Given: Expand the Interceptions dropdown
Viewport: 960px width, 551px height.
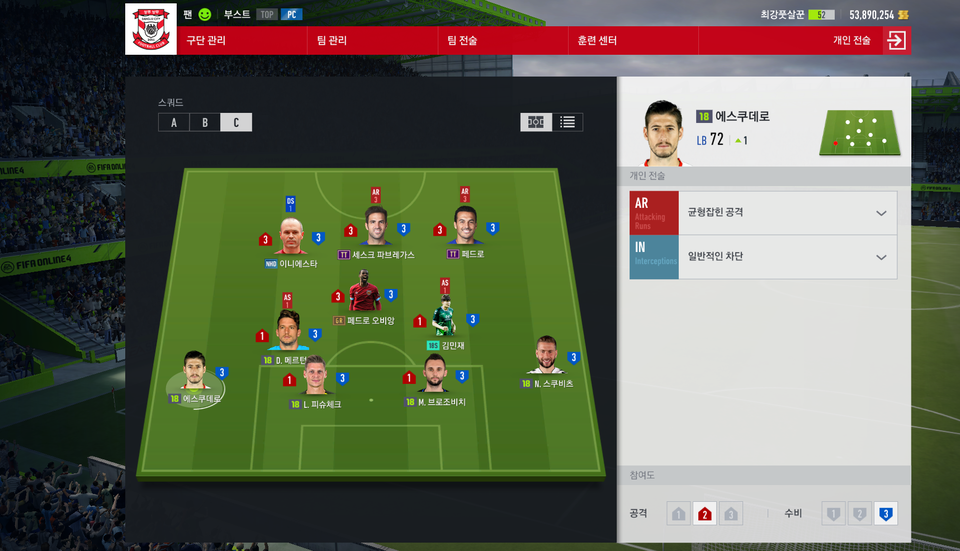Looking at the screenshot, I should click(x=880, y=257).
